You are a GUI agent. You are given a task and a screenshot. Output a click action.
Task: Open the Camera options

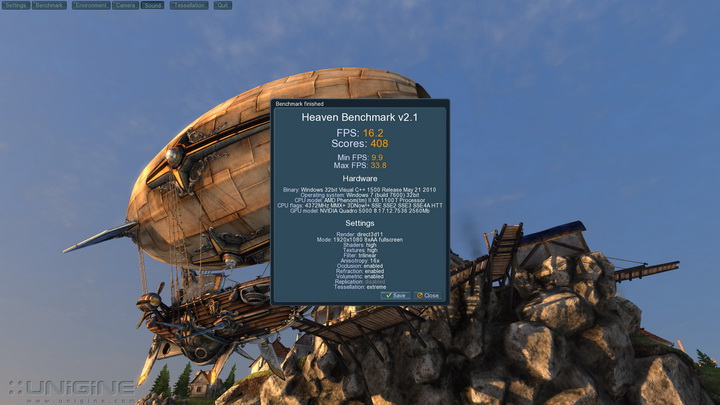coord(125,5)
